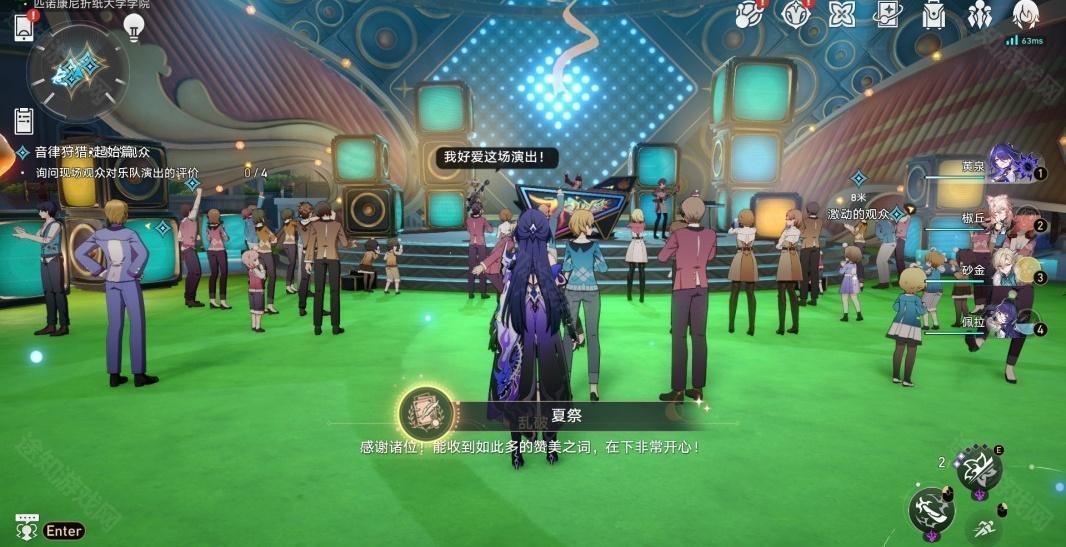Open the Warp star-card icon
The image size is (1066, 547).
pos(887,14)
